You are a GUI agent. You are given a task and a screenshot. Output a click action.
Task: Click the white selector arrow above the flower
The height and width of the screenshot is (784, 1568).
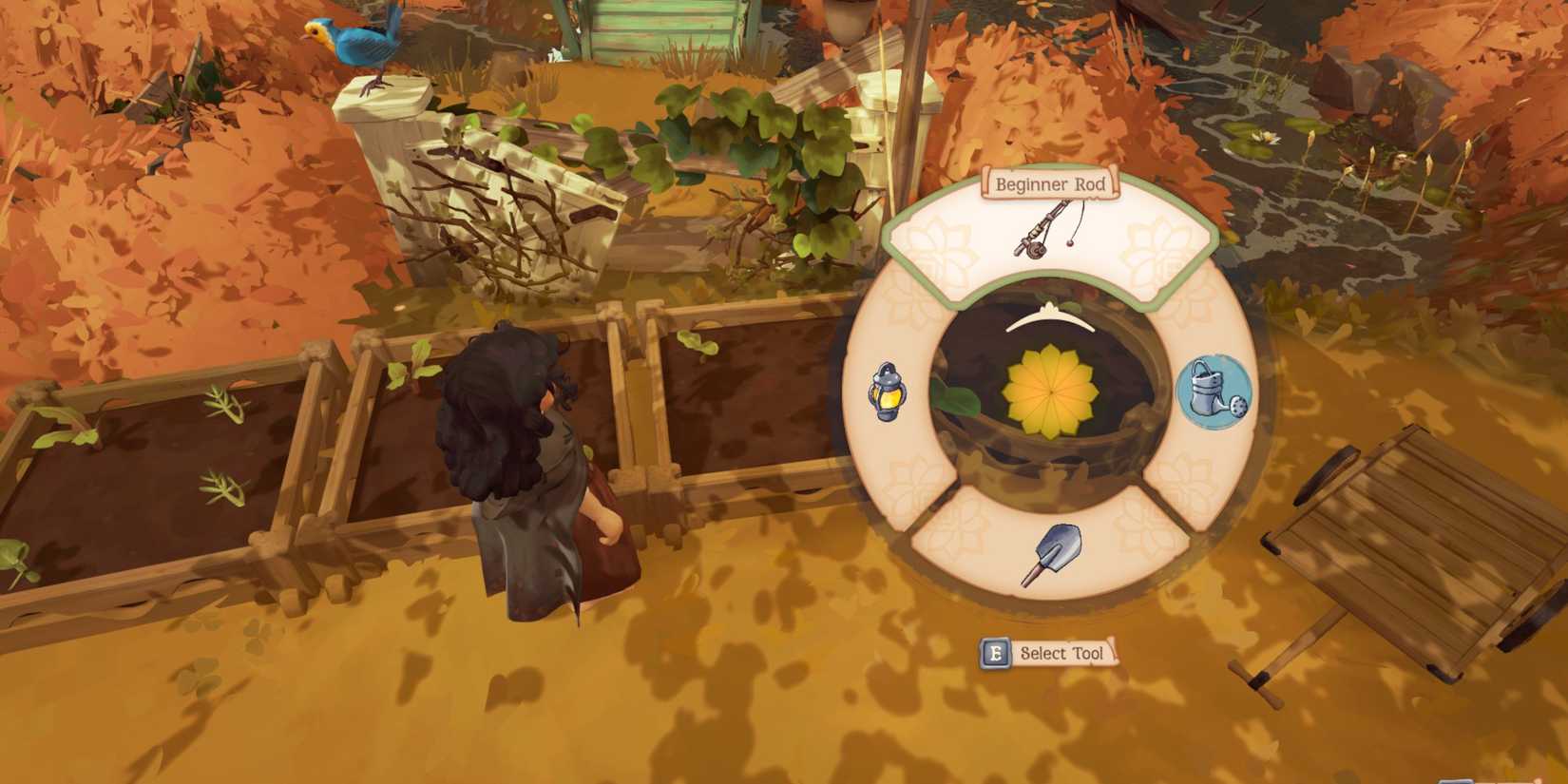click(x=1048, y=318)
